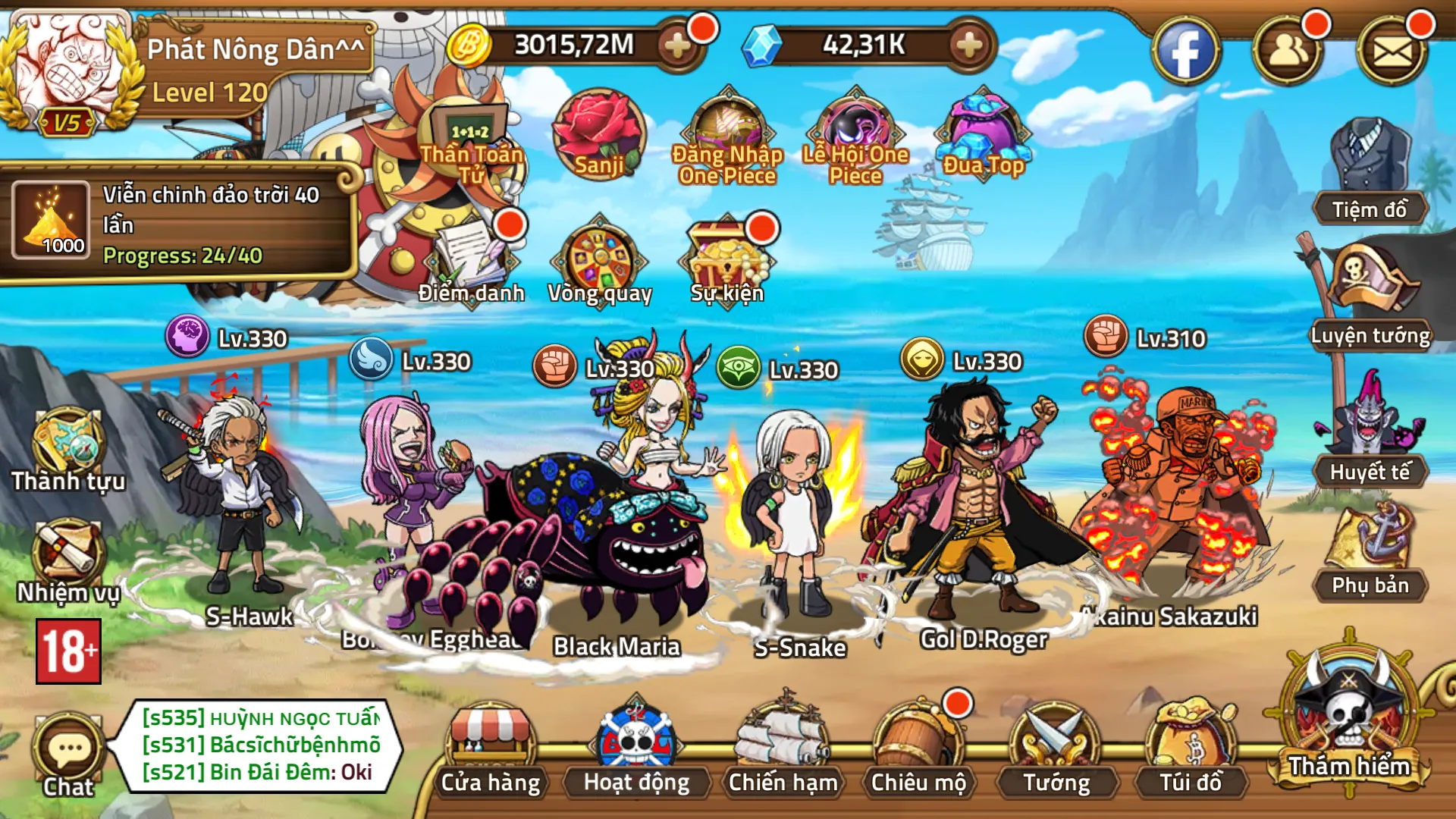Open the Đua Top ranking event
Viewport: 1456px width, 819px height.
click(x=982, y=133)
